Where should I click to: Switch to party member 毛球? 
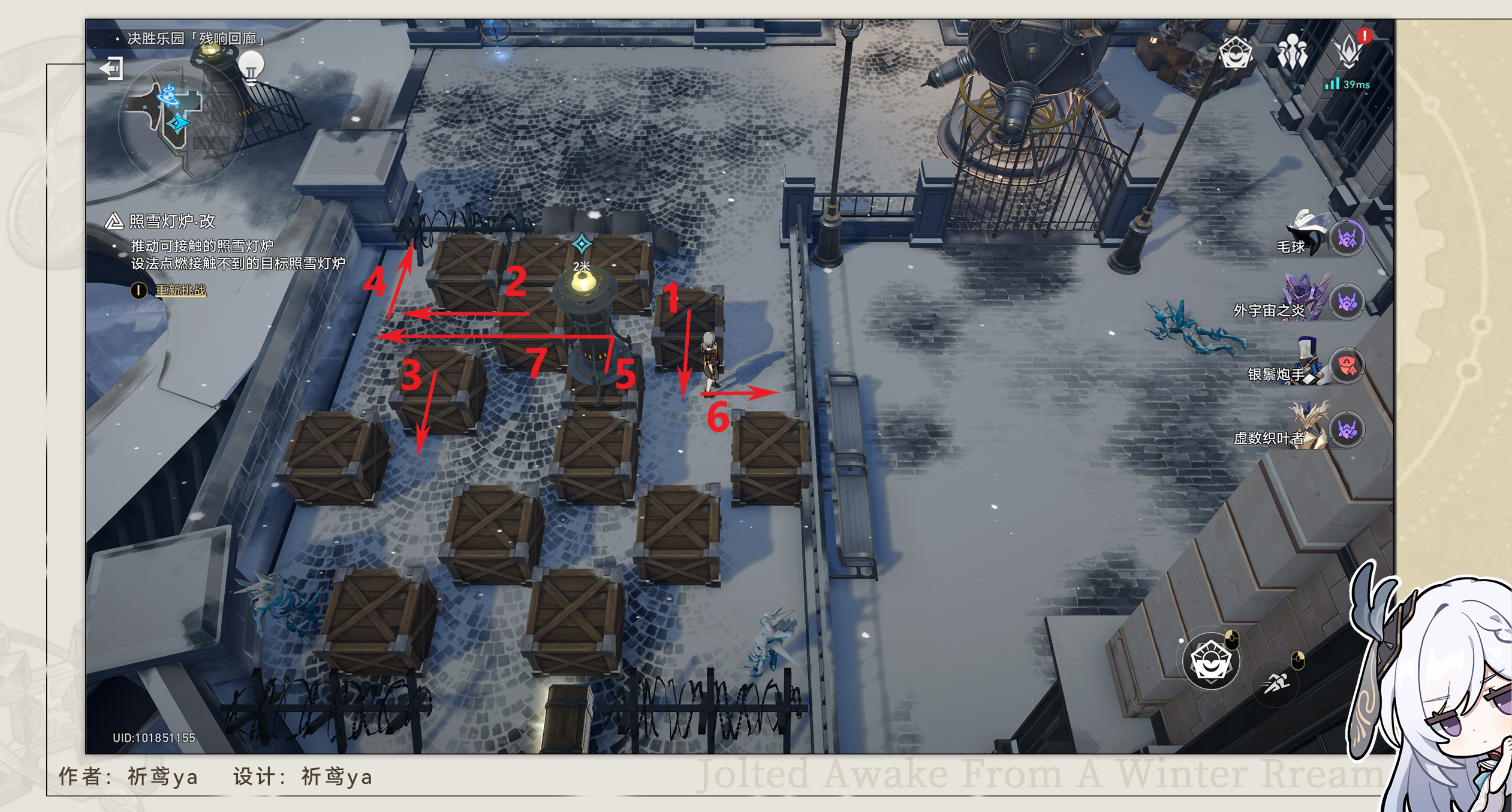tap(1346, 238)
